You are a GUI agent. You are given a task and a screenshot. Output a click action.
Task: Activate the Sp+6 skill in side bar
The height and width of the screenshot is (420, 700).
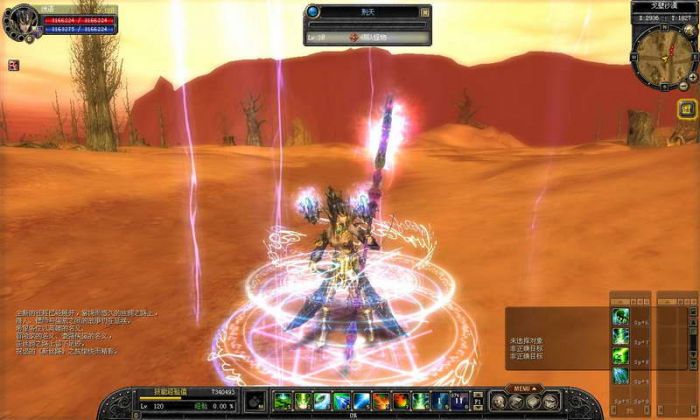click(620, 316)
